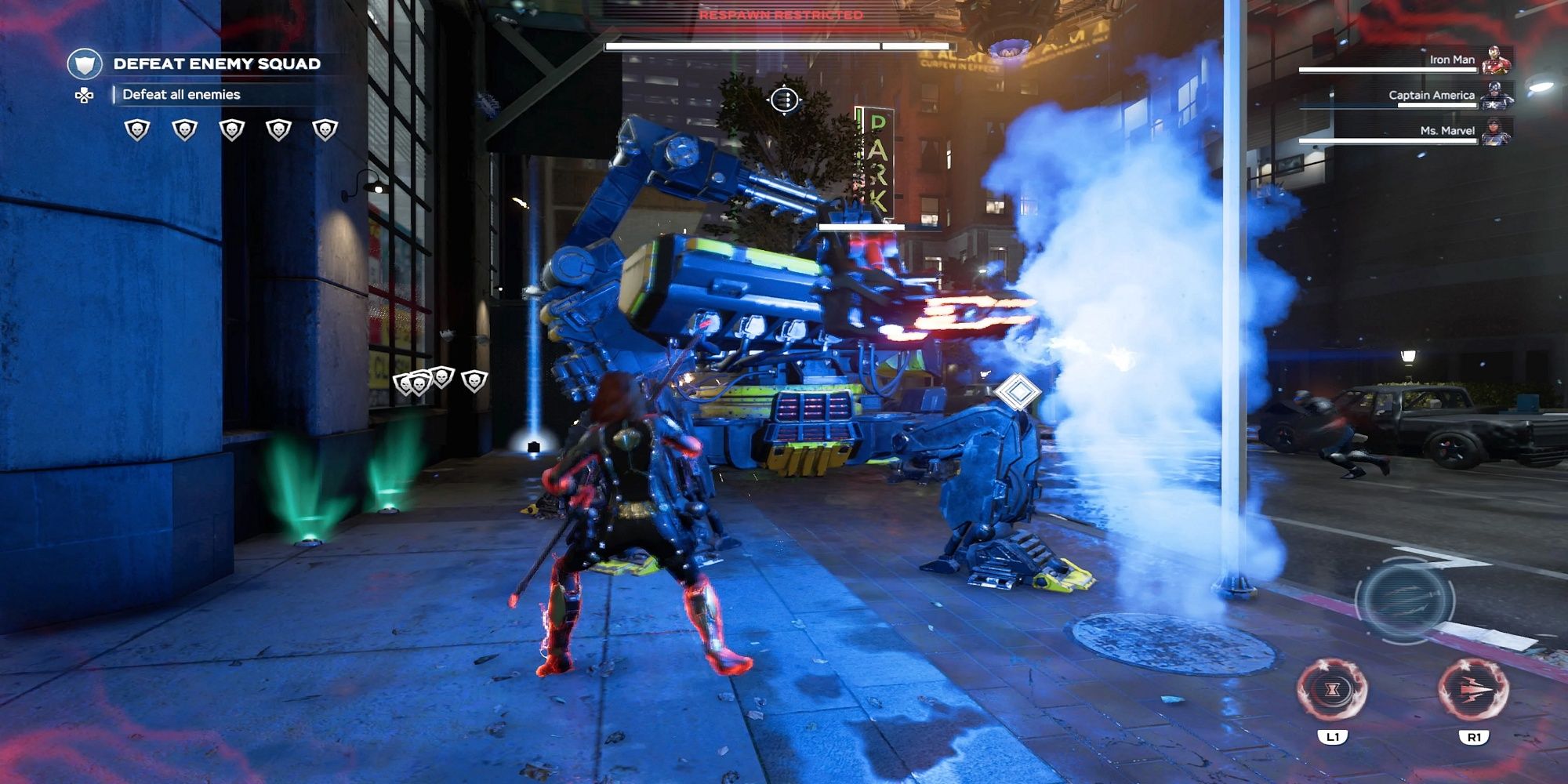Activate the Black Widow hourglass heroic ability
This screenshot has width=1568, height=784.
coord(1332,690)
